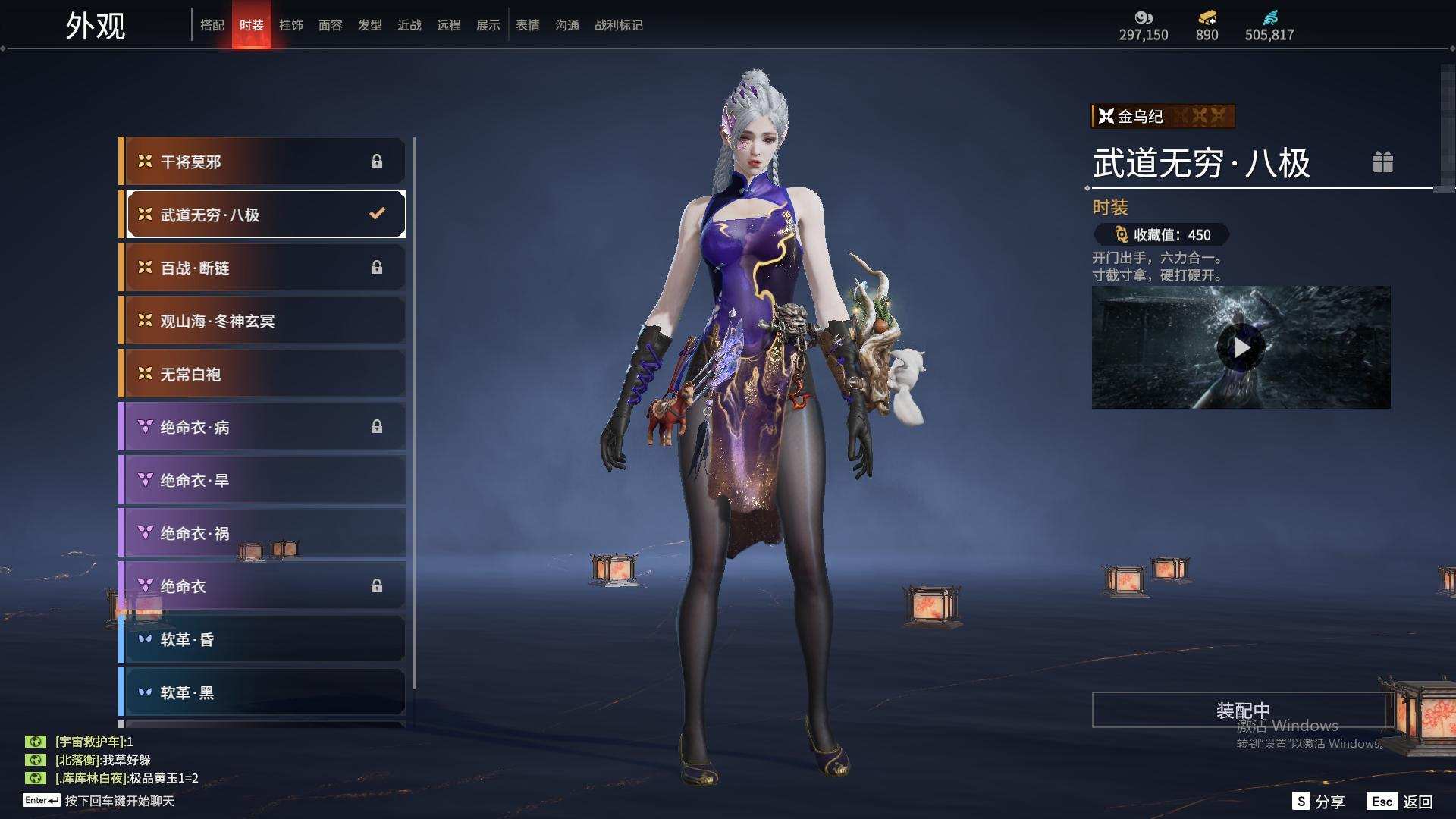
Task: Choose the 百战·断链 outfit row
Action: (x=264, y=268)
